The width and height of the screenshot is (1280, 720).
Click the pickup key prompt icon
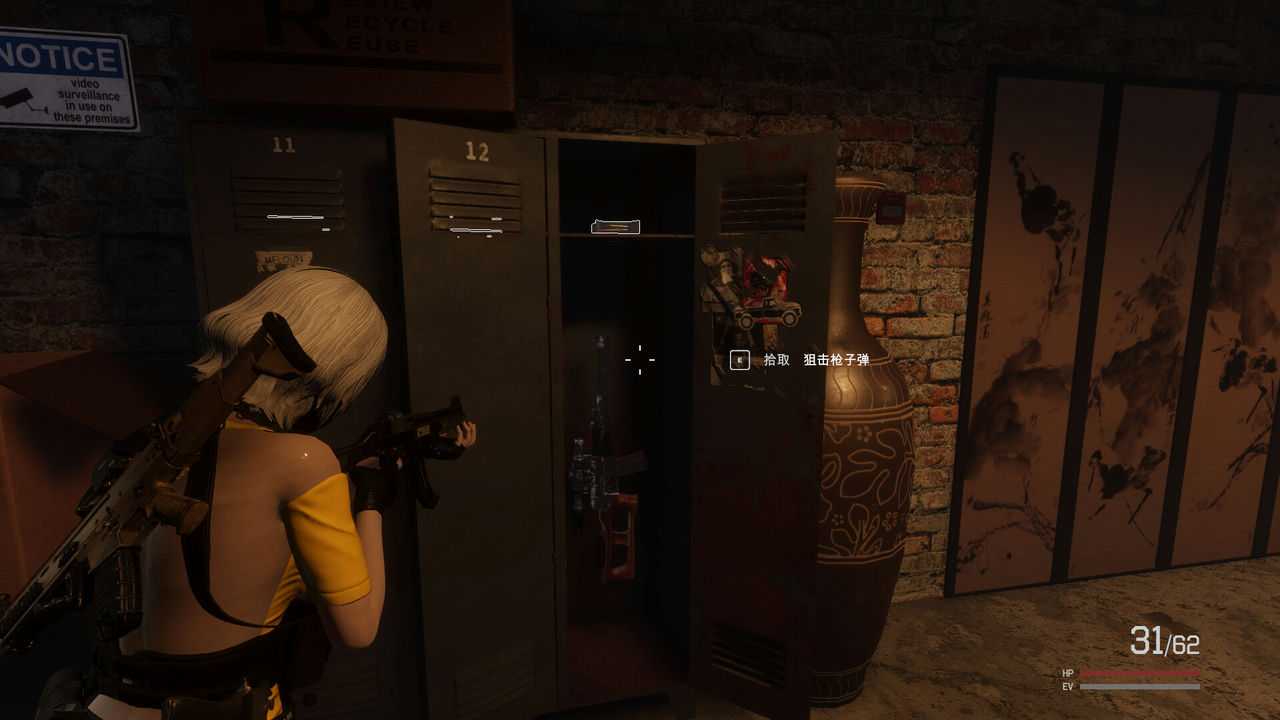point(738,360)
